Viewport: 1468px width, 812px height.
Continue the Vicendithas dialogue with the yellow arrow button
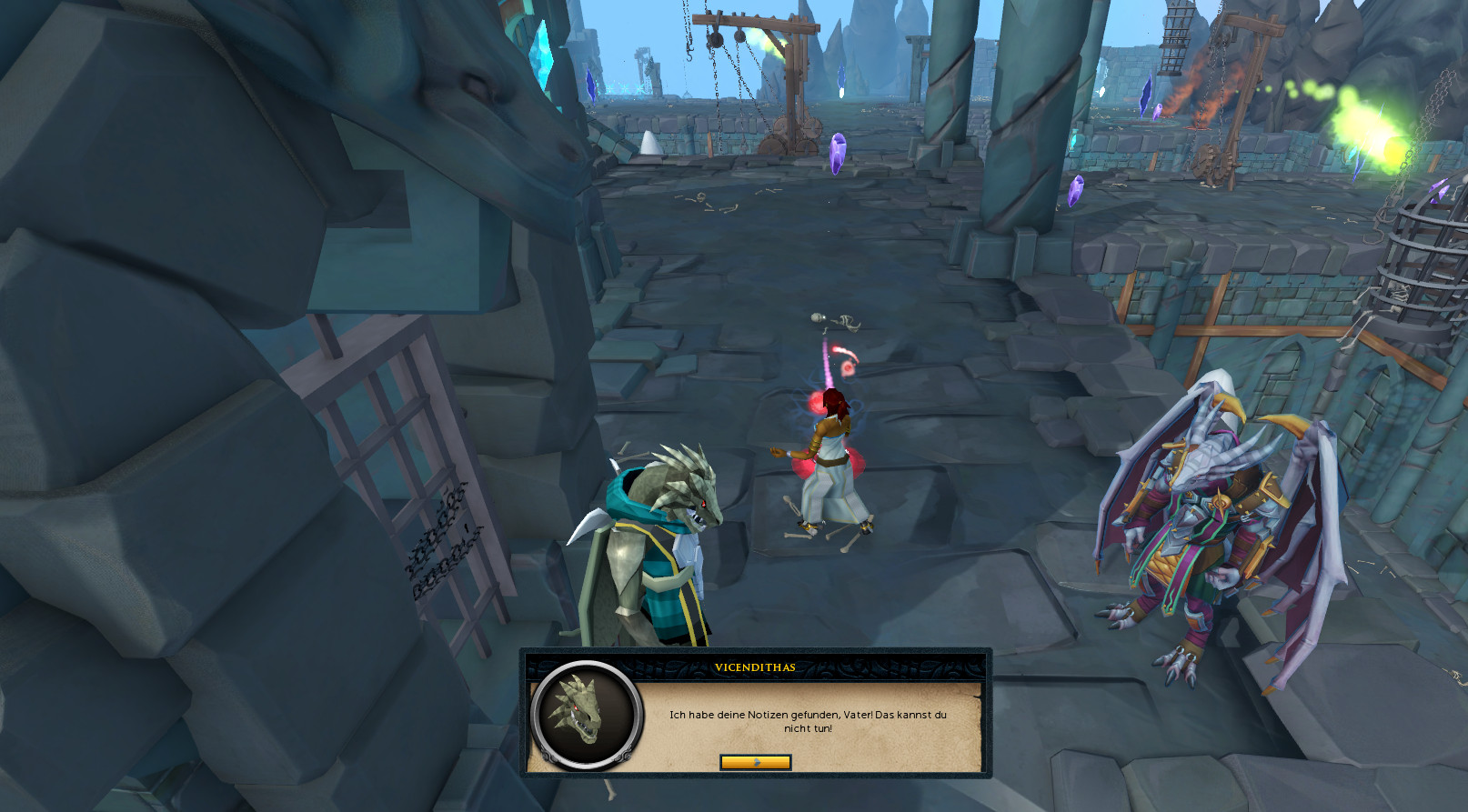click(x=755, y=762)
